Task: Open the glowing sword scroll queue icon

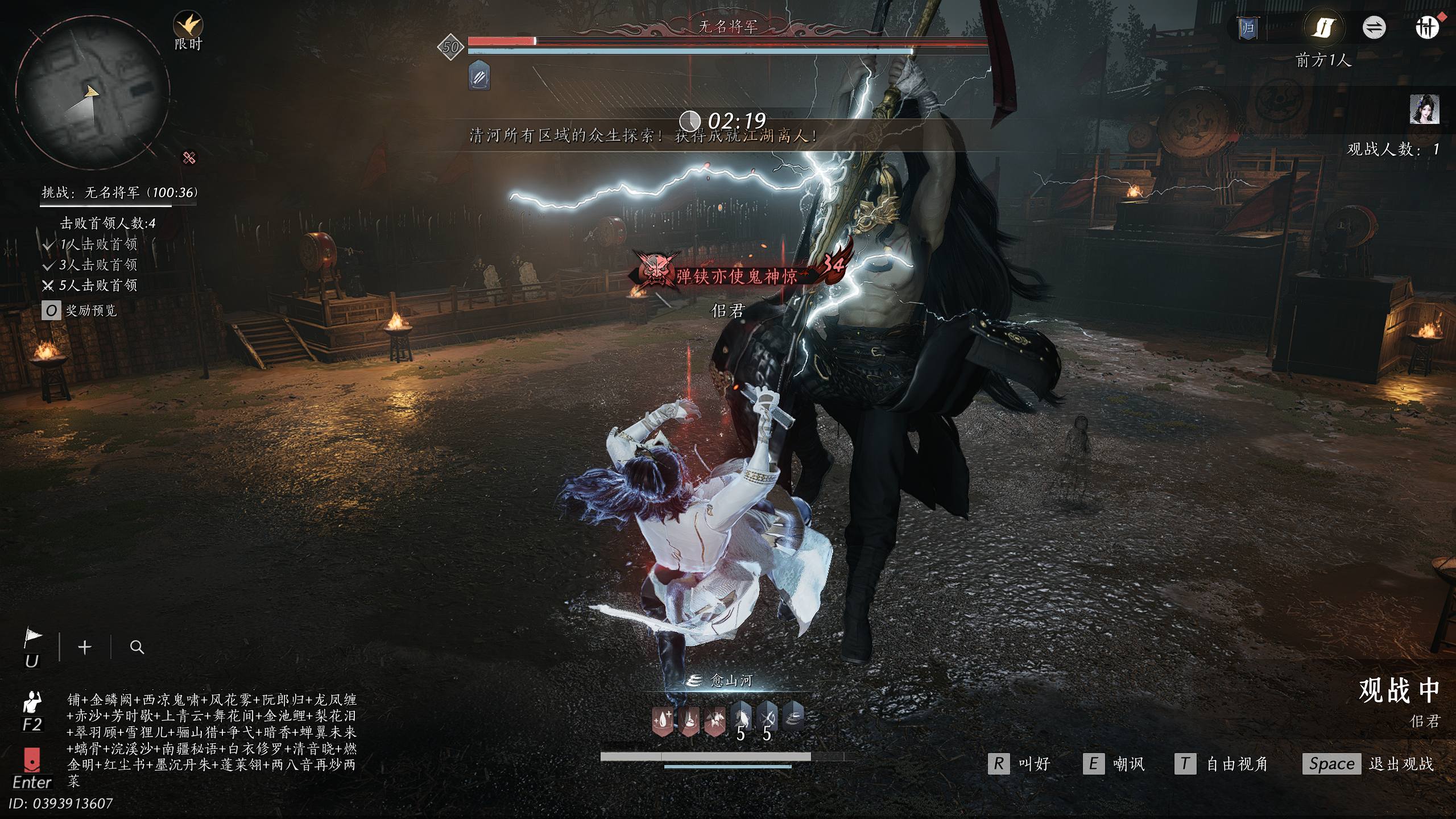Action: [1323, 27]
